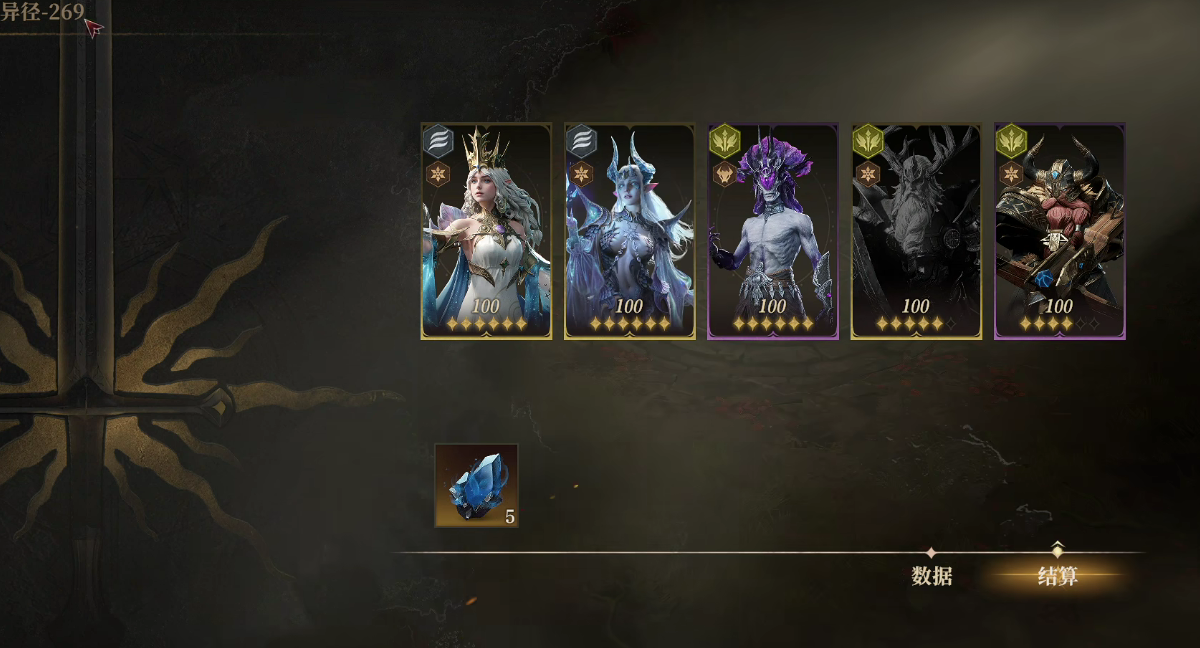Select the greyed-out bearded hero card
The height and width of the screenshot is (648, 1200).
(915, 231)
